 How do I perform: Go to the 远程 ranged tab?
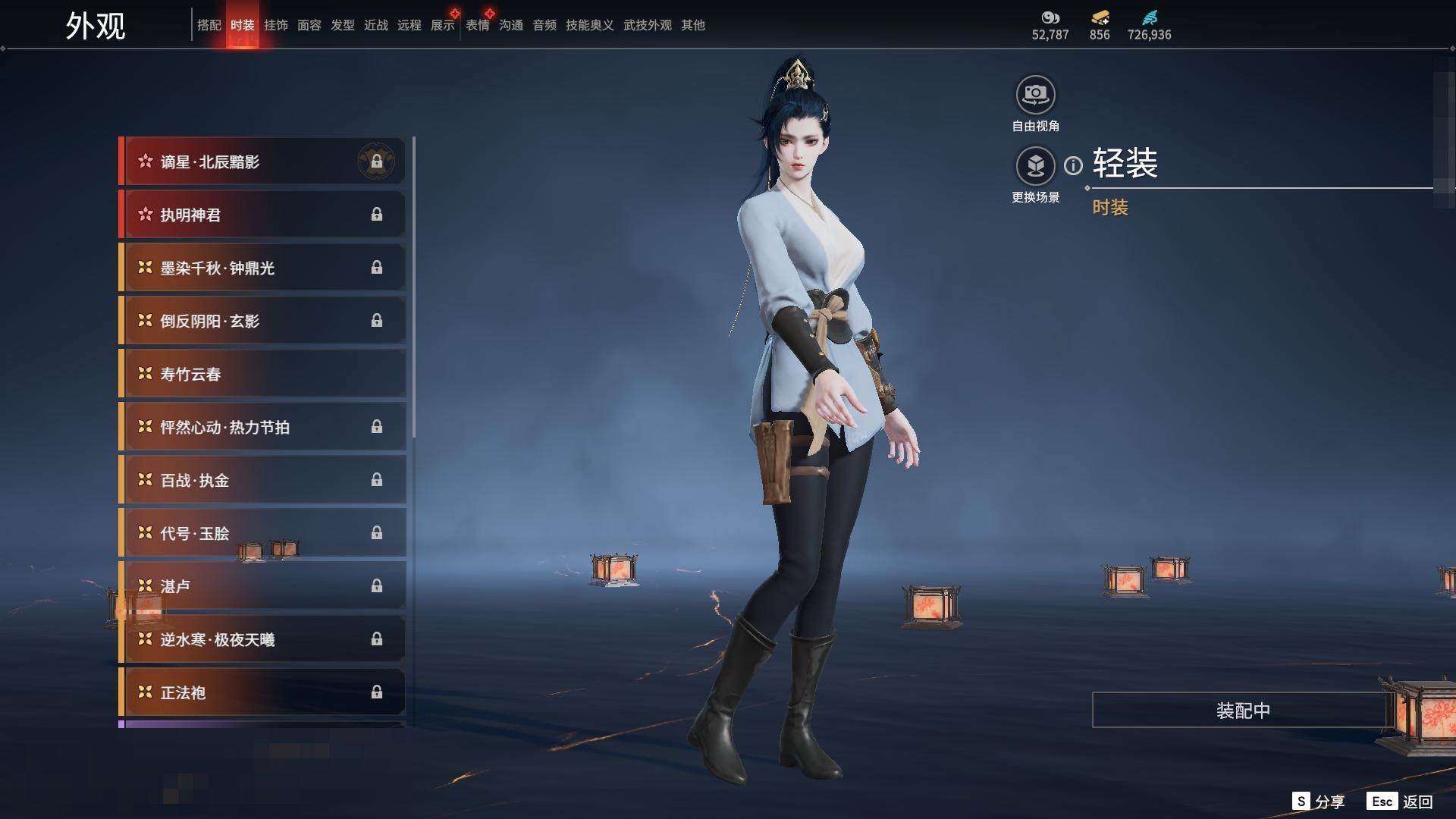[x=409, y=25]
